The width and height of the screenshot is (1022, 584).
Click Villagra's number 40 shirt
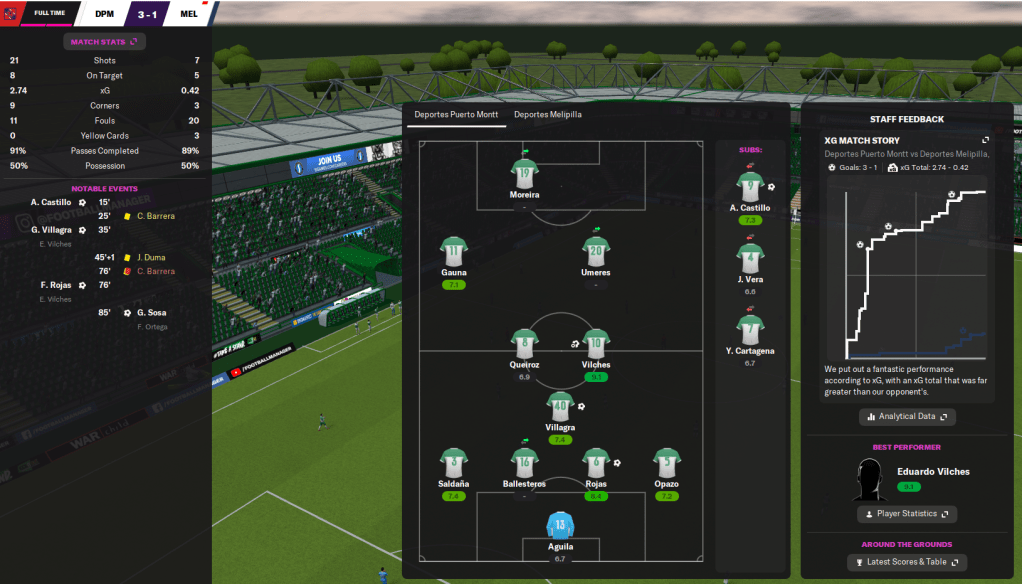coord(560,405)
